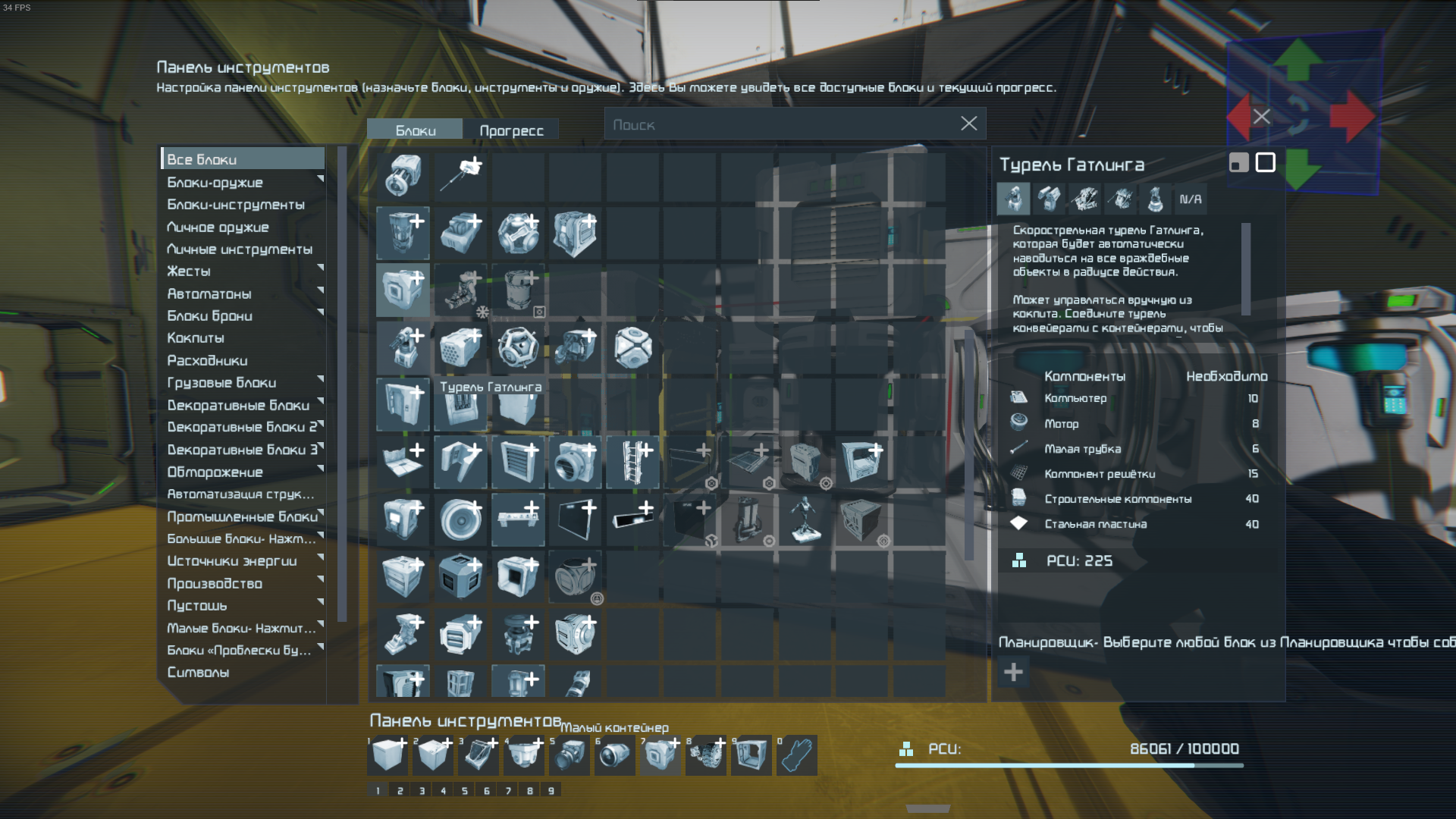Add a block to the Планировщик with plus
1456x819 pixels.
point(1013,672)
